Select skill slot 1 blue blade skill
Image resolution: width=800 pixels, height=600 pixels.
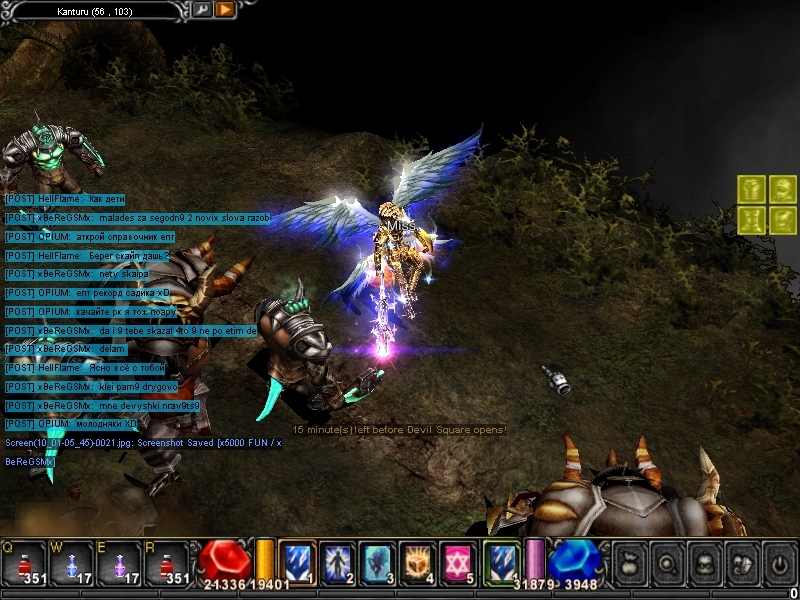[297, 562]
